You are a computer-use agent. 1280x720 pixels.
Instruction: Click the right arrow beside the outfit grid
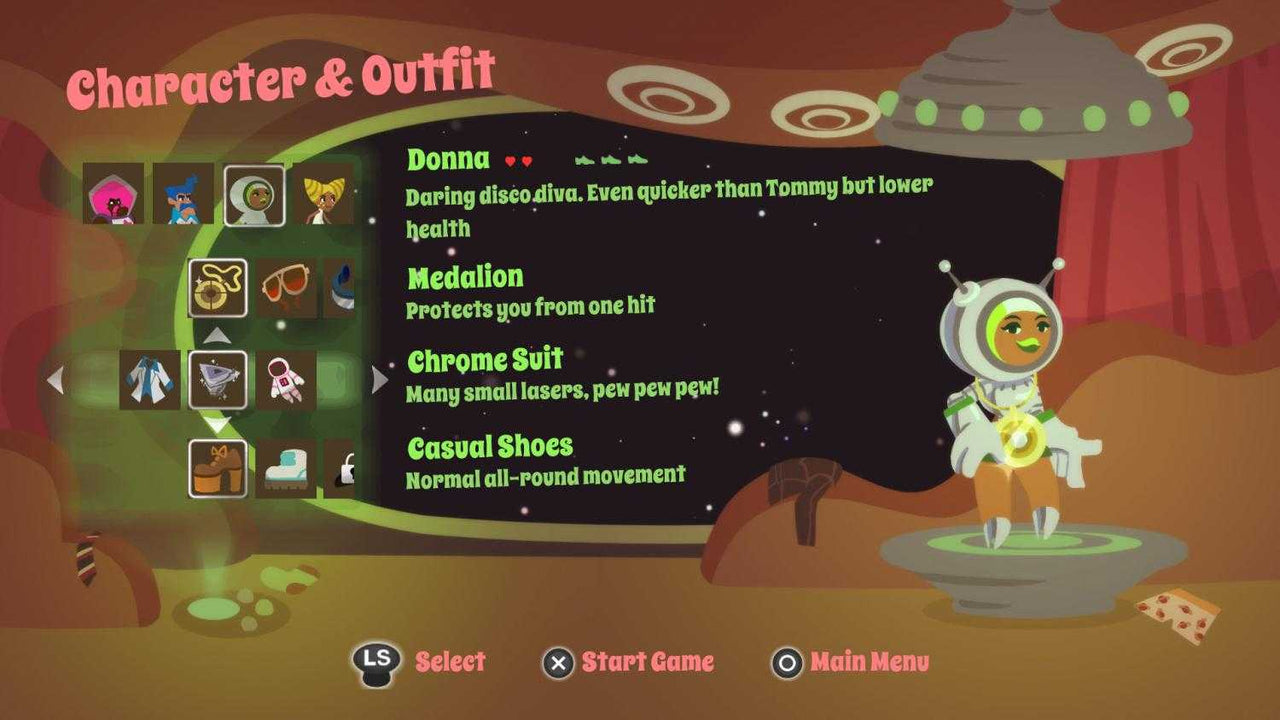(378, 378)
